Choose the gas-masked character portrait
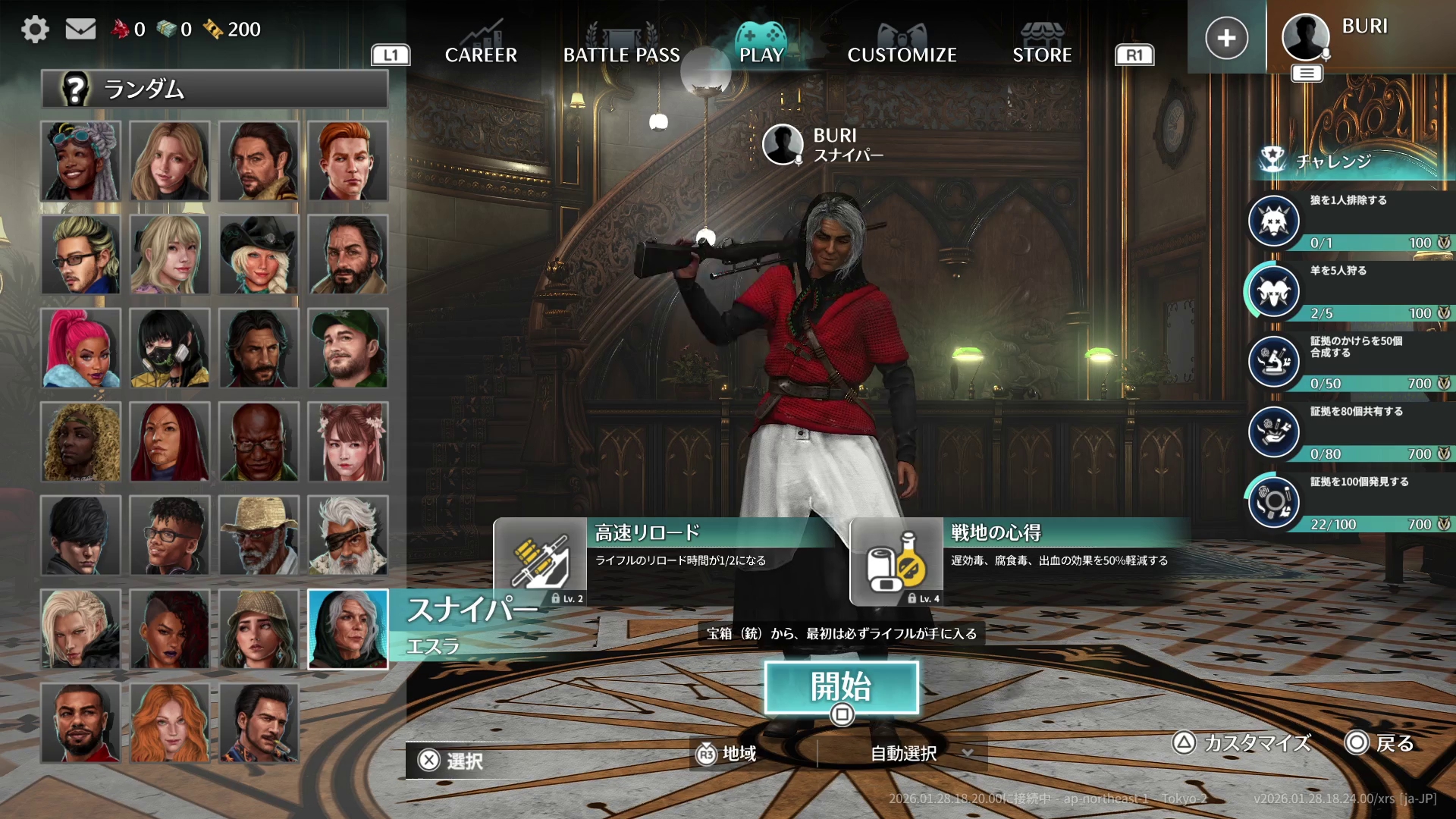Viewport: 1456px width, 819px height. click(170, 348)
